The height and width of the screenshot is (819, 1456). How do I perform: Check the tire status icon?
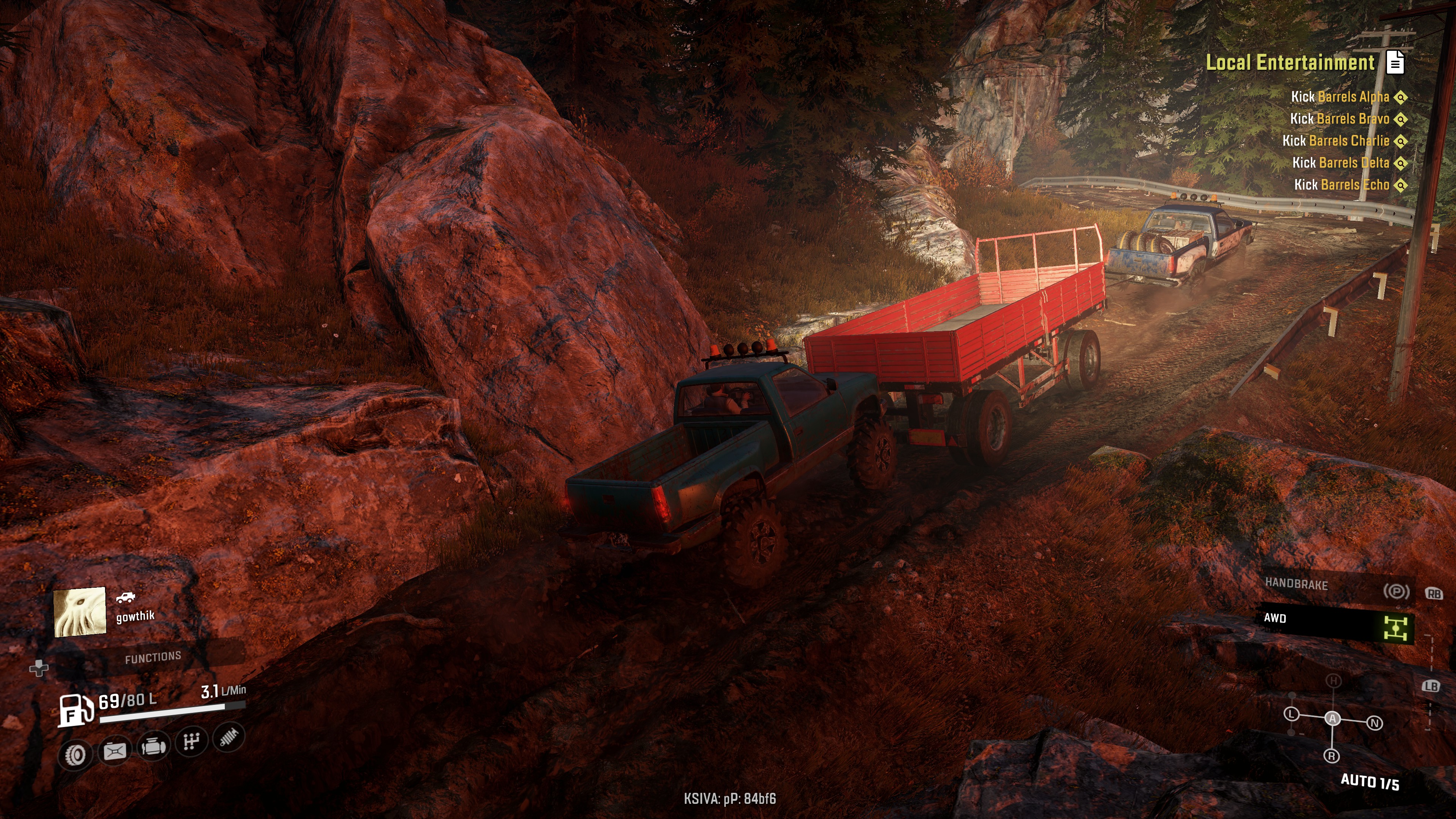[76, 754]
